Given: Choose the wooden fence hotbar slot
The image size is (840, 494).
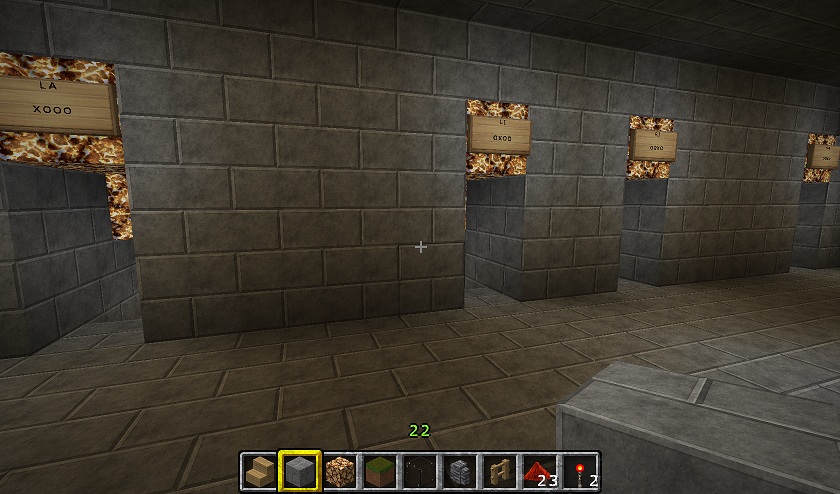Looking at the screenshot, I should pyautogui.click(x=498, y=471).
